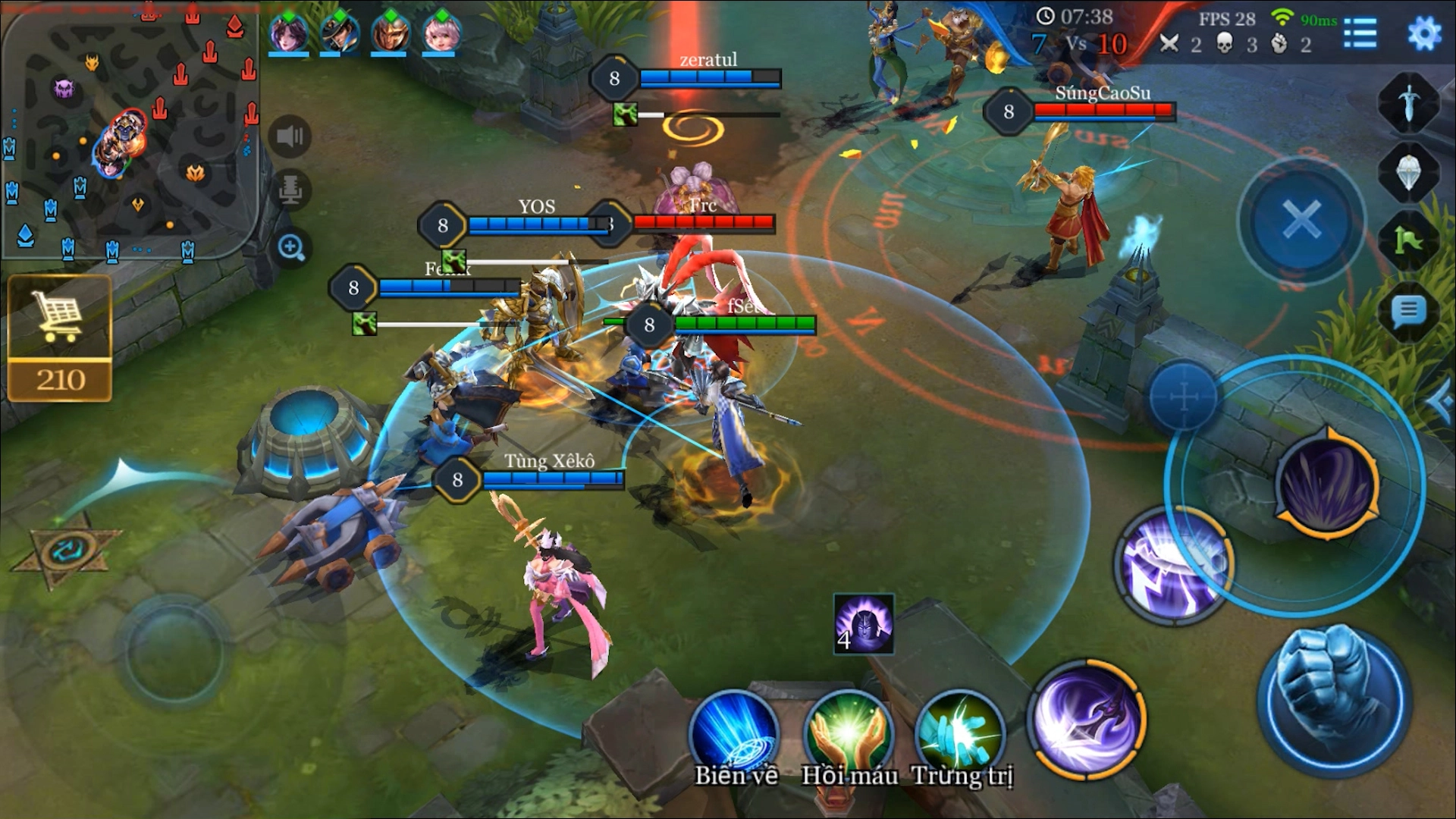Cancel the skill with the X button
This screenshot has width=1456, height=819.
[x=1301, y=220]
